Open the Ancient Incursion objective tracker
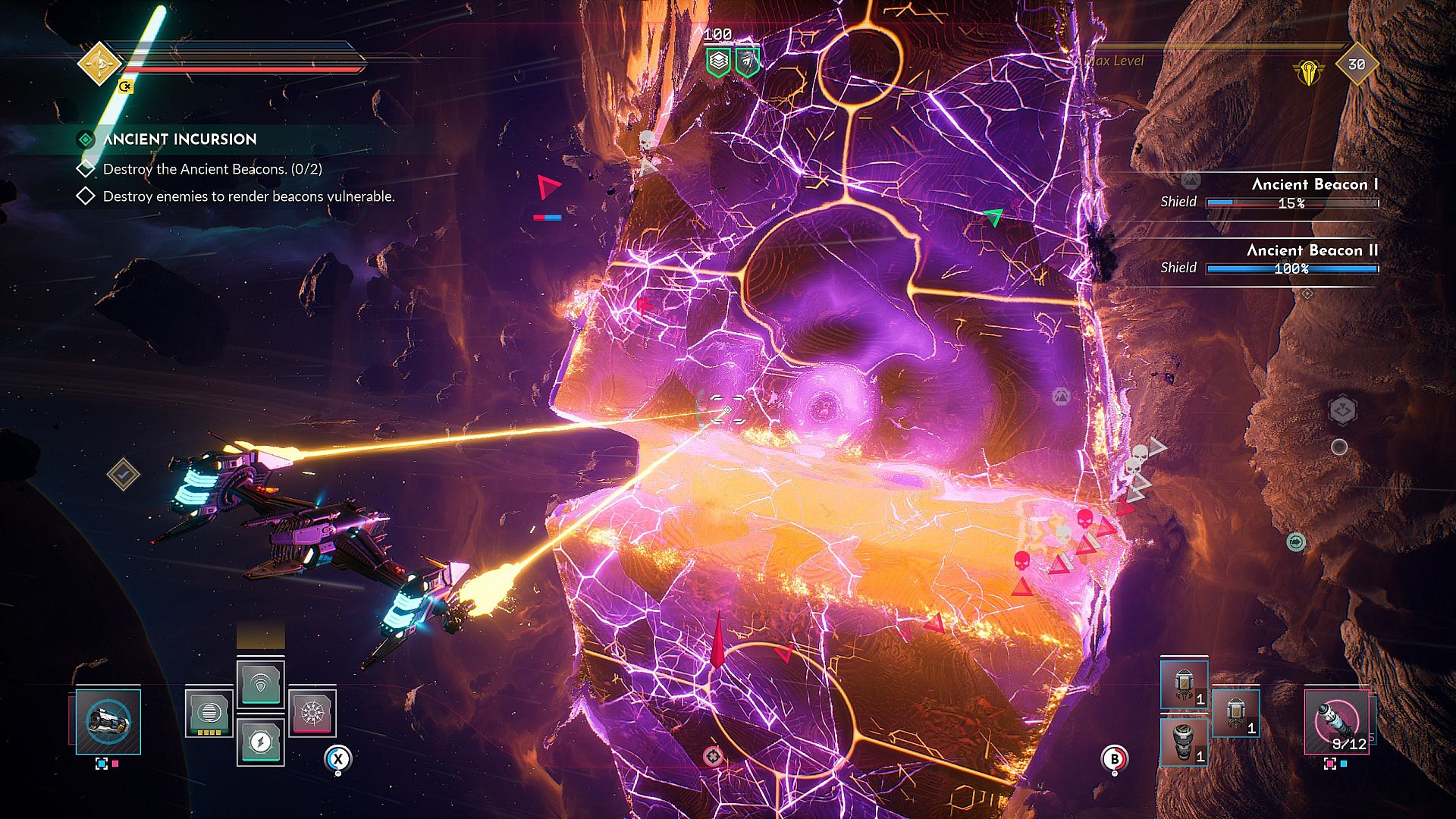 tap(180, 140)
